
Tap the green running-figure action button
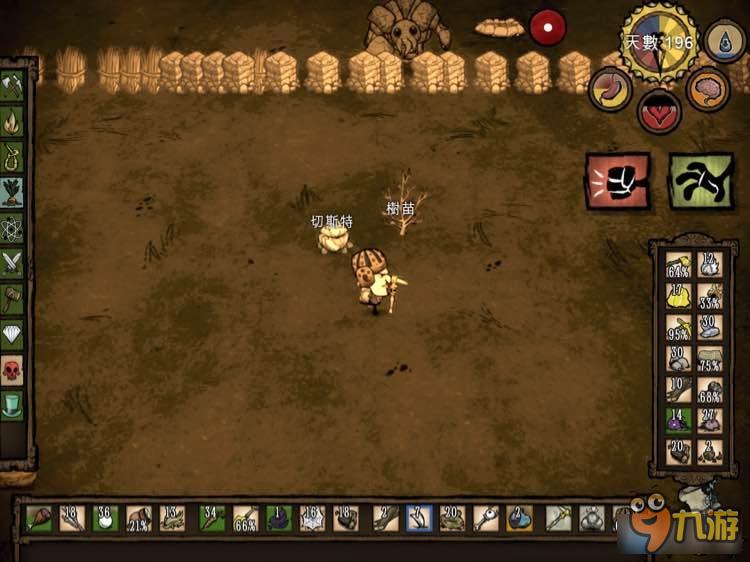(700, 181)
